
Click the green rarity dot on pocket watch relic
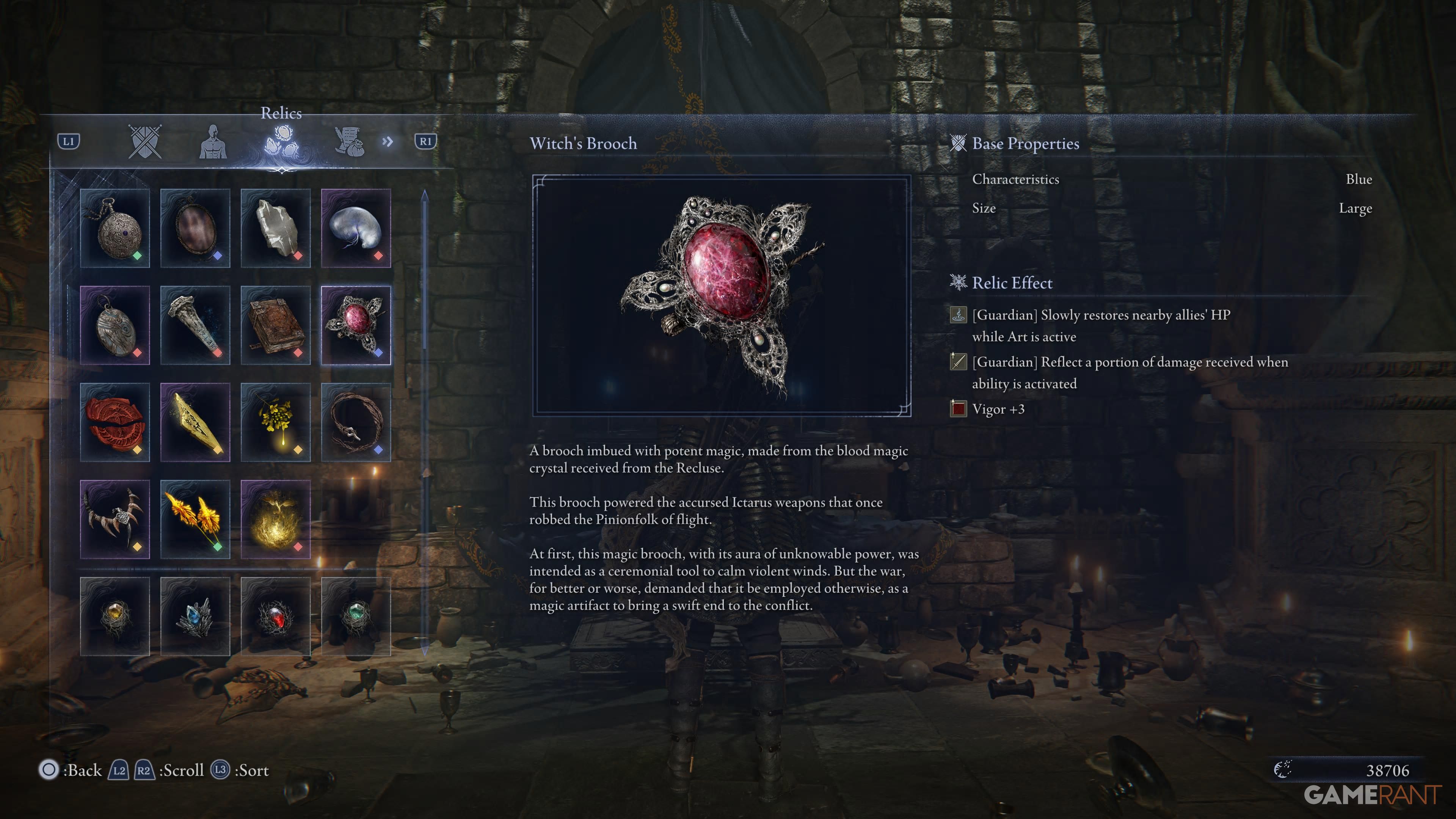pos(137,256)
